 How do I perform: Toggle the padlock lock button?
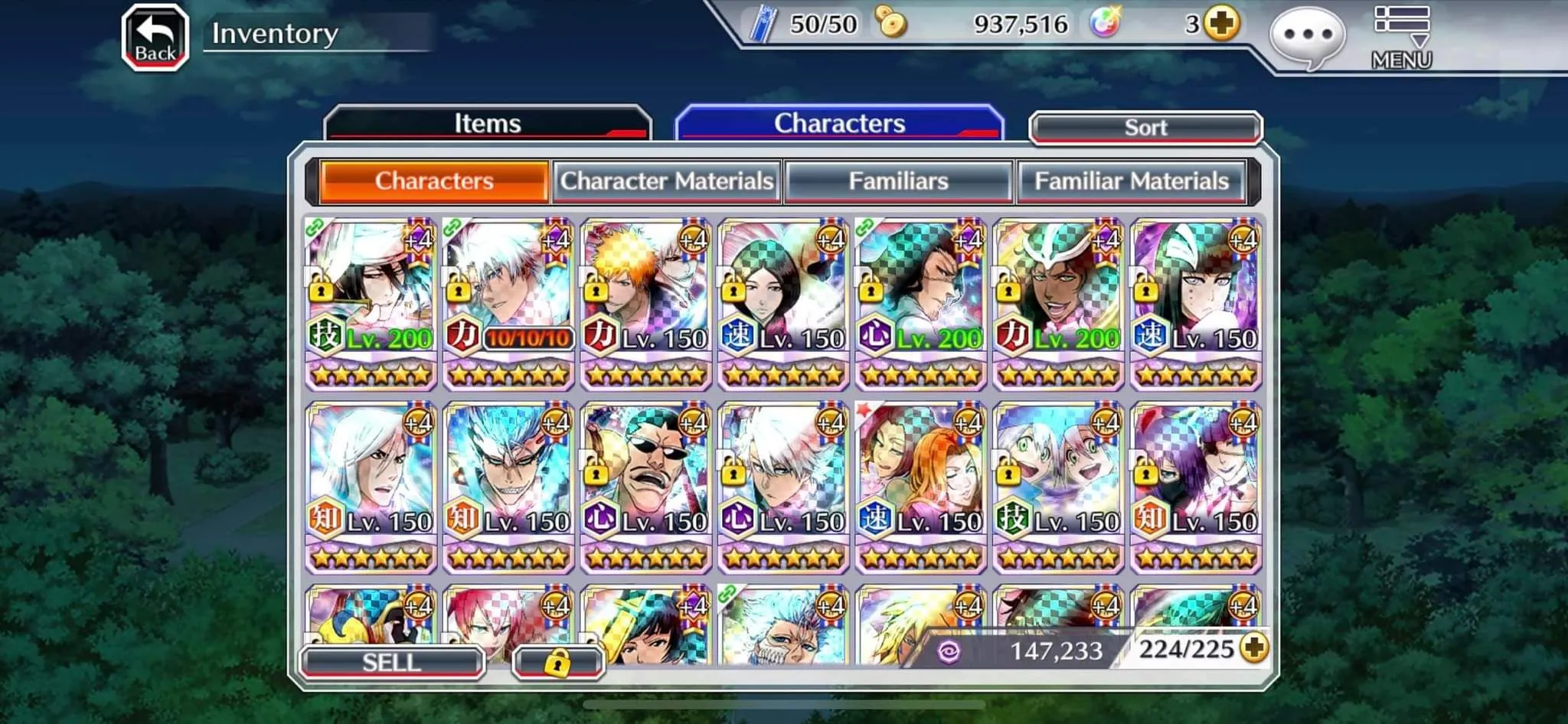(558, 663)
